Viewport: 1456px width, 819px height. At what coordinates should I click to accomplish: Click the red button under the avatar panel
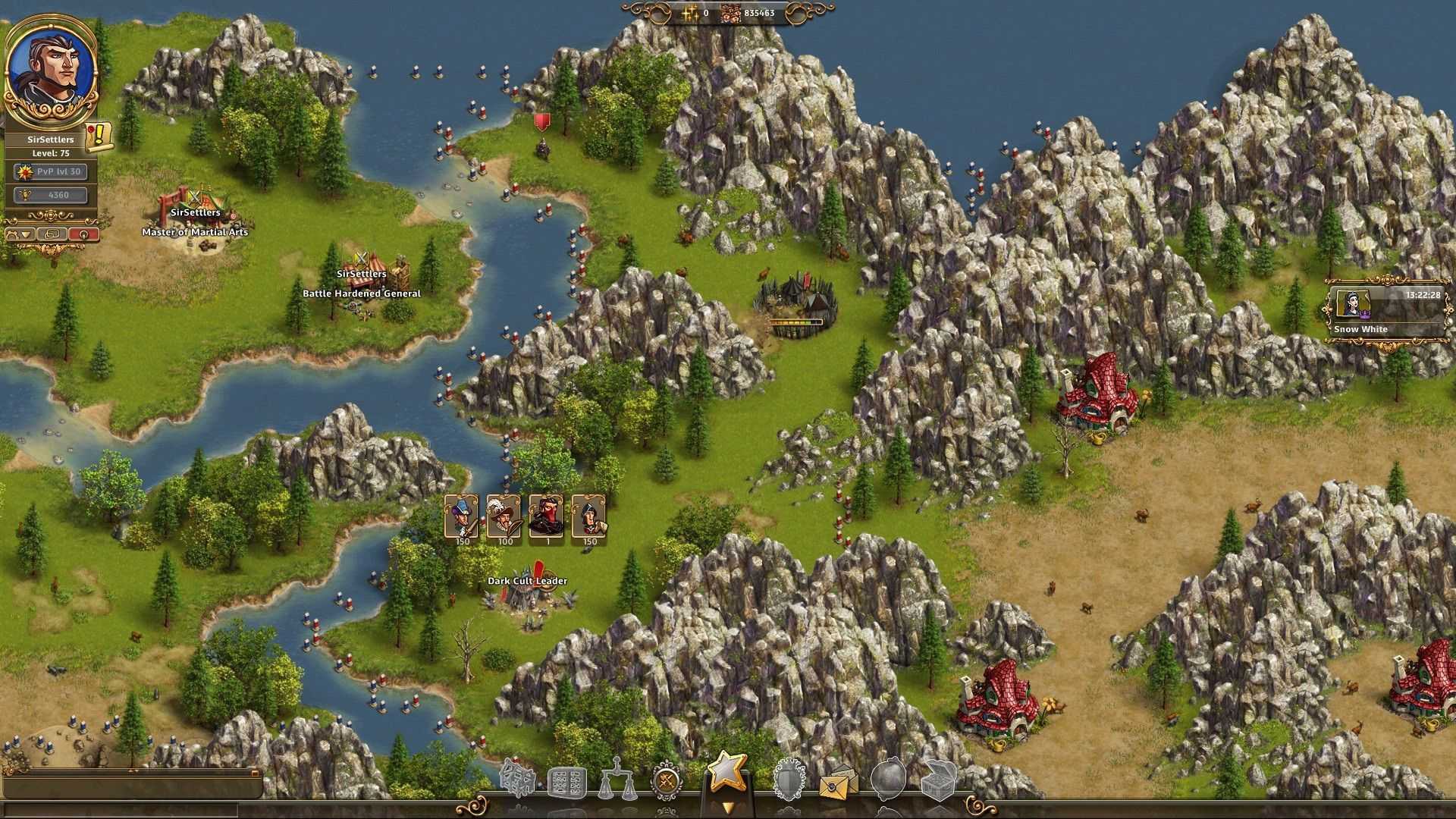[83, 234]
